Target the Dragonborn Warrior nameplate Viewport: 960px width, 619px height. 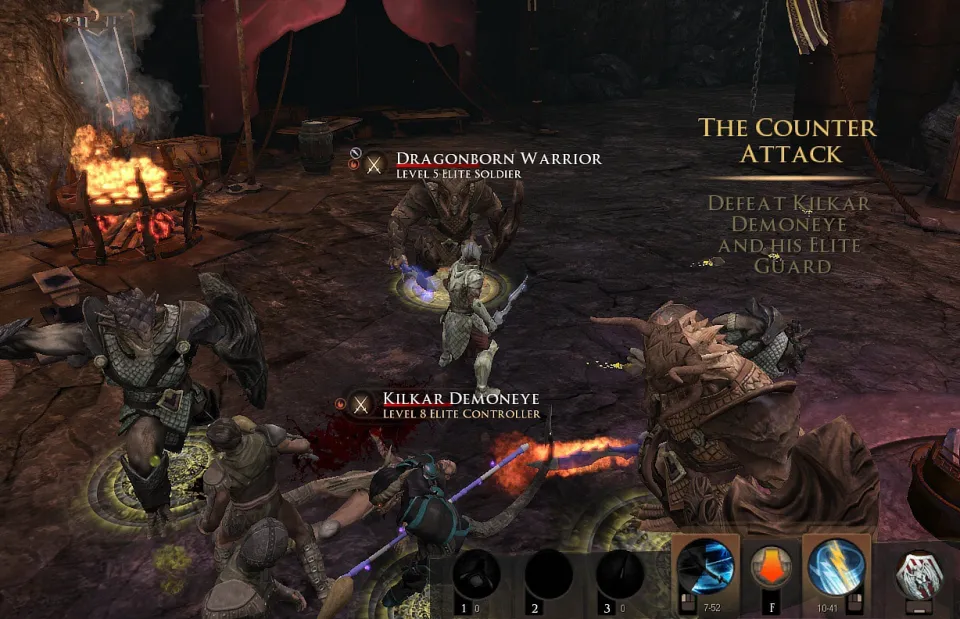click(498, 159)
